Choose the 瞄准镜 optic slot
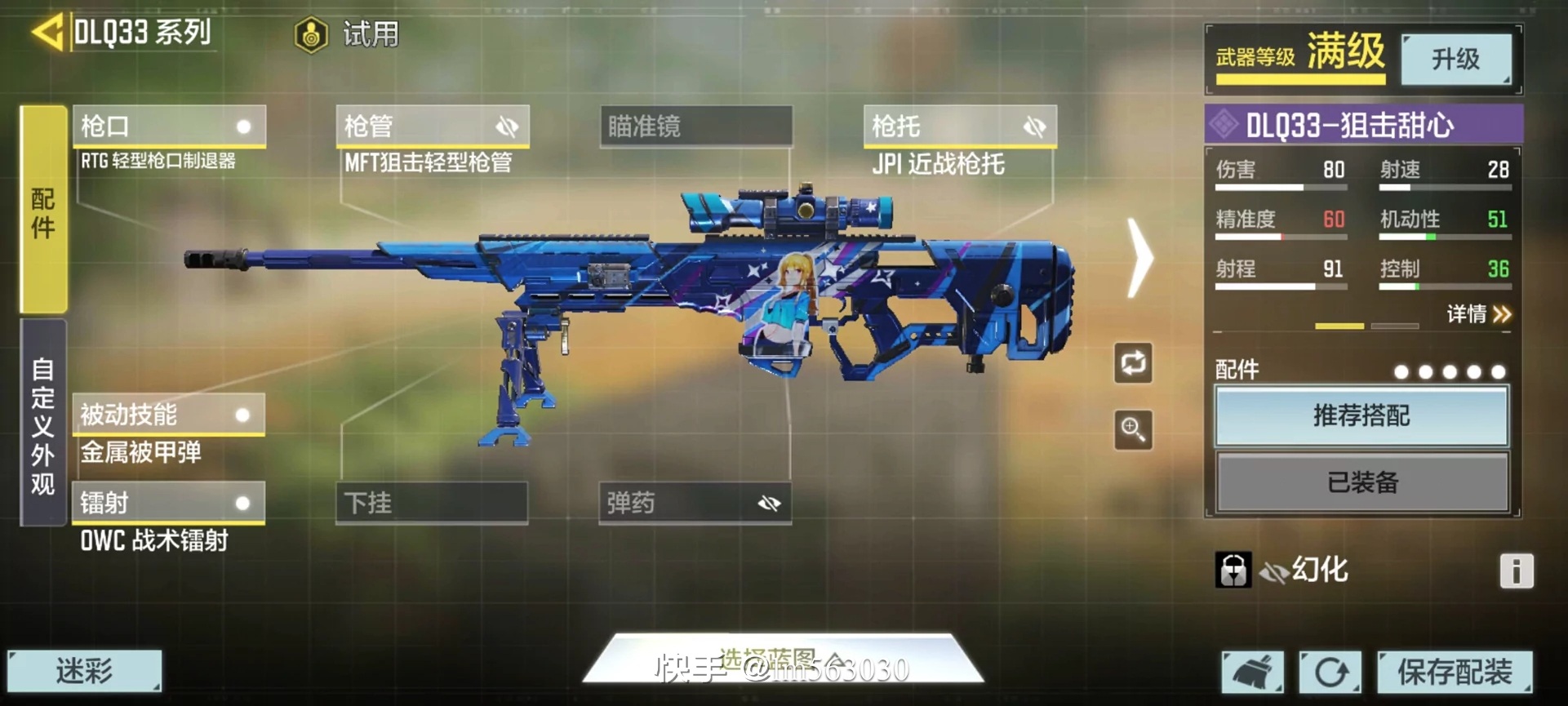The width and height of the screenshot is (1568, 706). (x=696, y=127)
